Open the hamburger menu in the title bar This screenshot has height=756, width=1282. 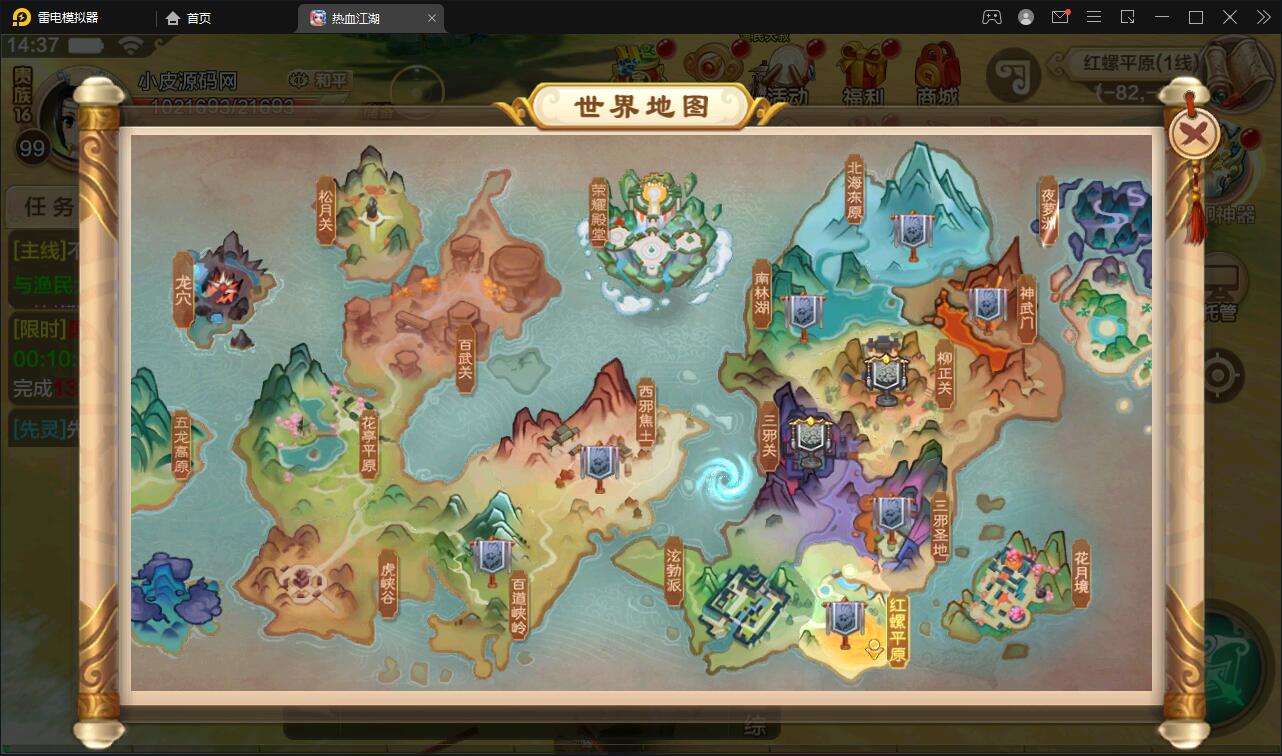tap(1094, 17)
